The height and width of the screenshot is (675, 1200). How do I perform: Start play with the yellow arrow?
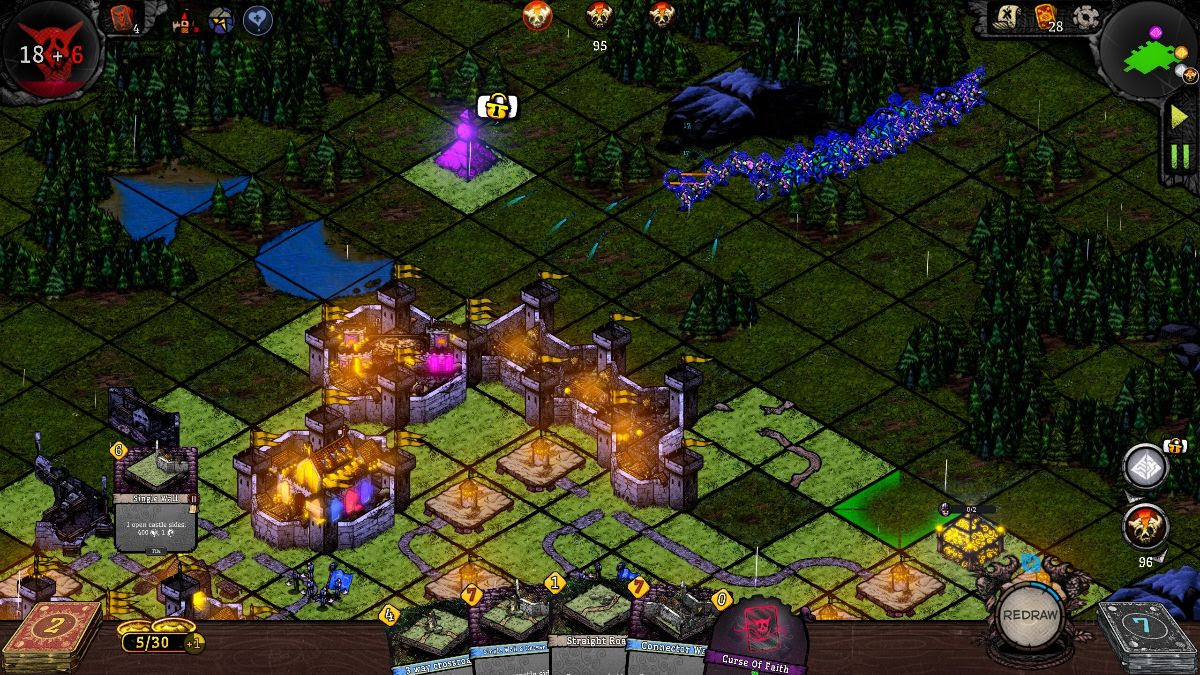tap(1180, 116)
